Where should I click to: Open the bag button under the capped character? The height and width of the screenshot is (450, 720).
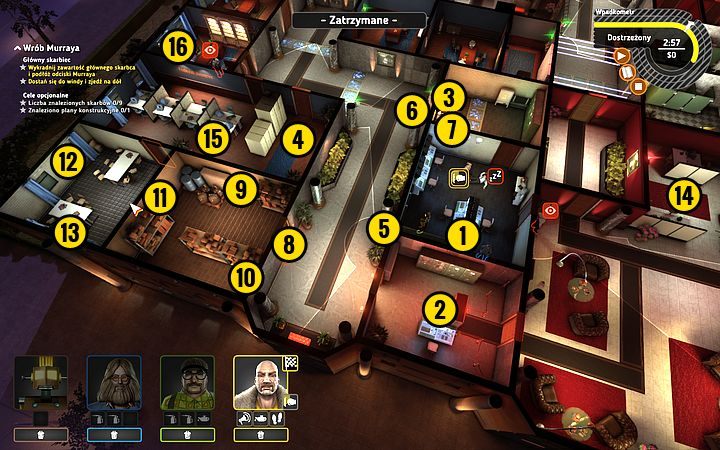coord(186,435)
